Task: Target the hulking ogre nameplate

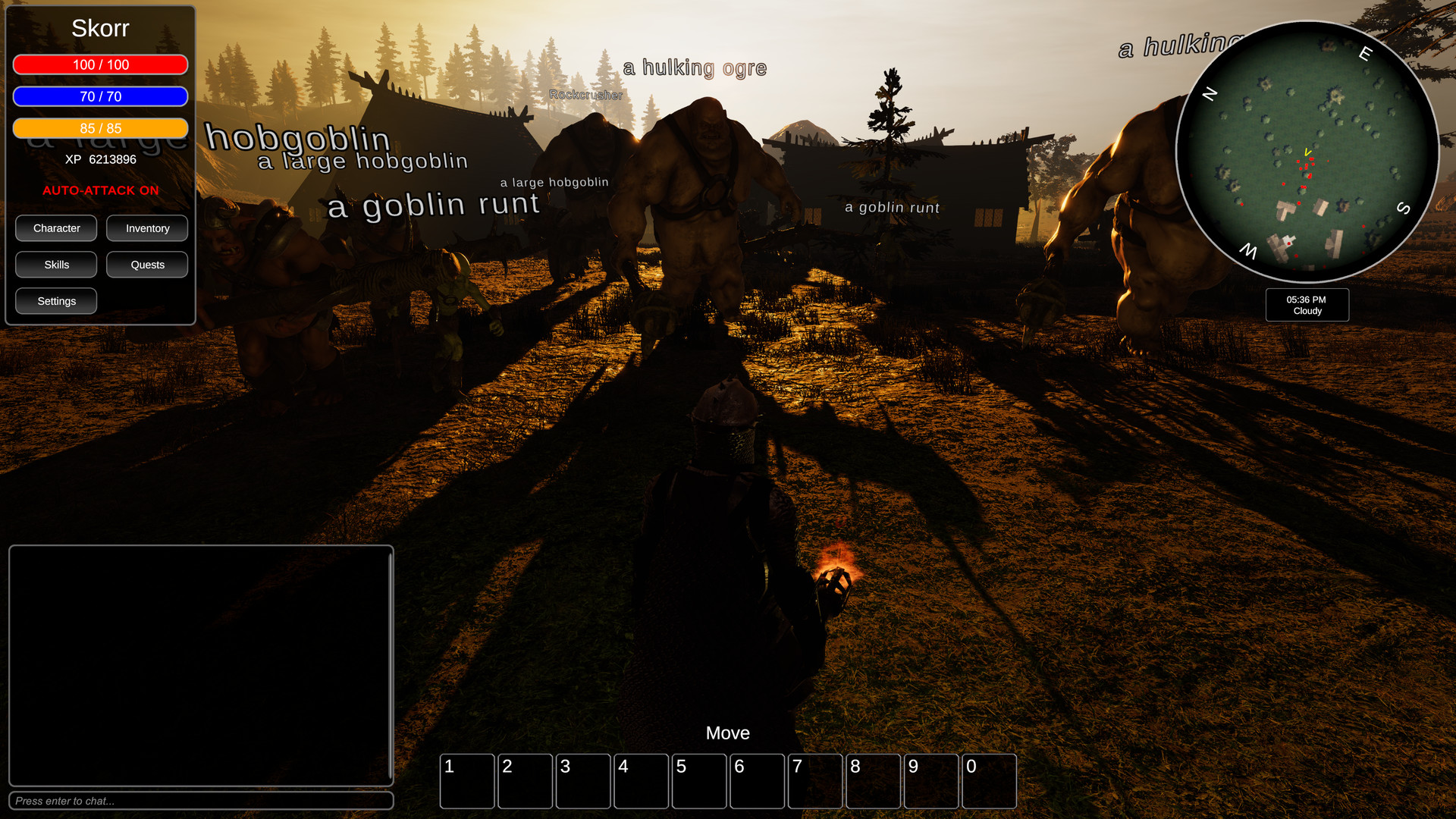Action: pos(695,67)
